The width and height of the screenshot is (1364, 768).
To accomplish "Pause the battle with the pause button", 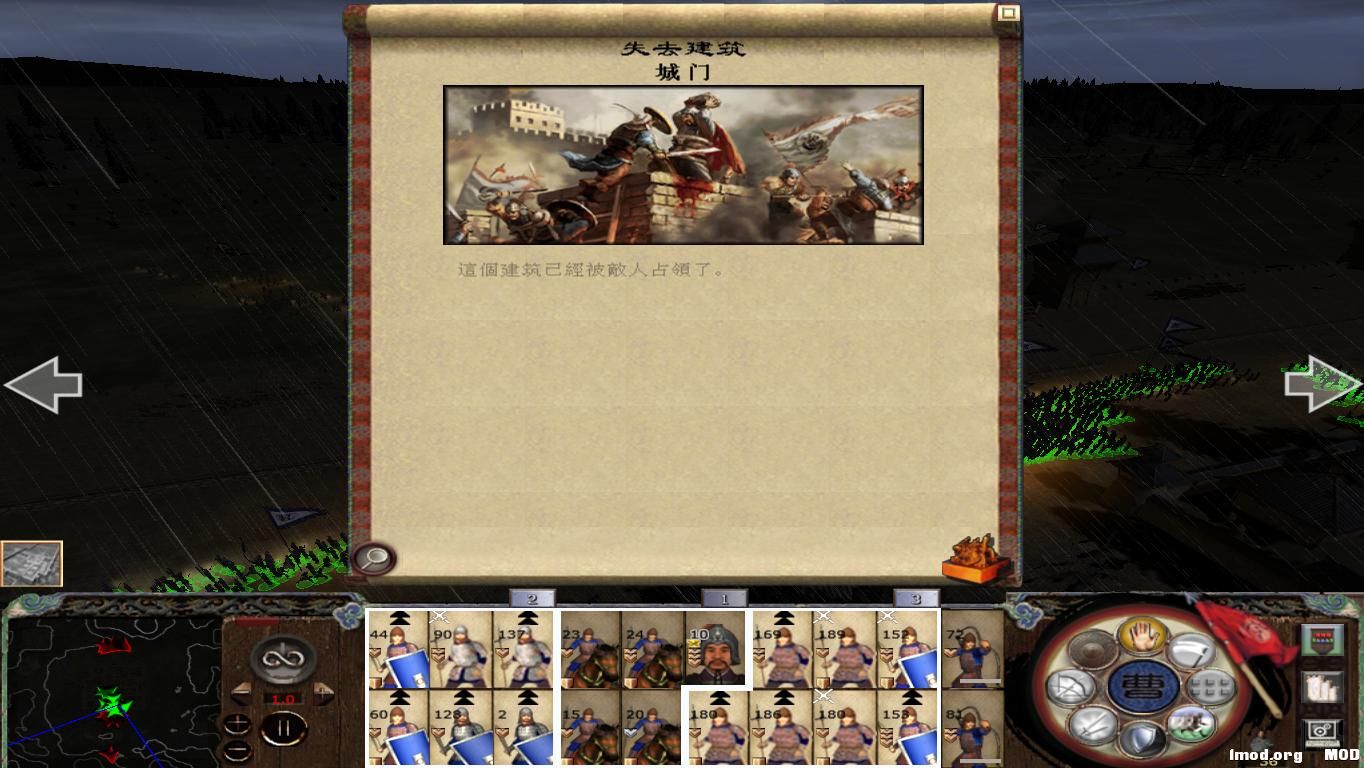I will 283,727.
